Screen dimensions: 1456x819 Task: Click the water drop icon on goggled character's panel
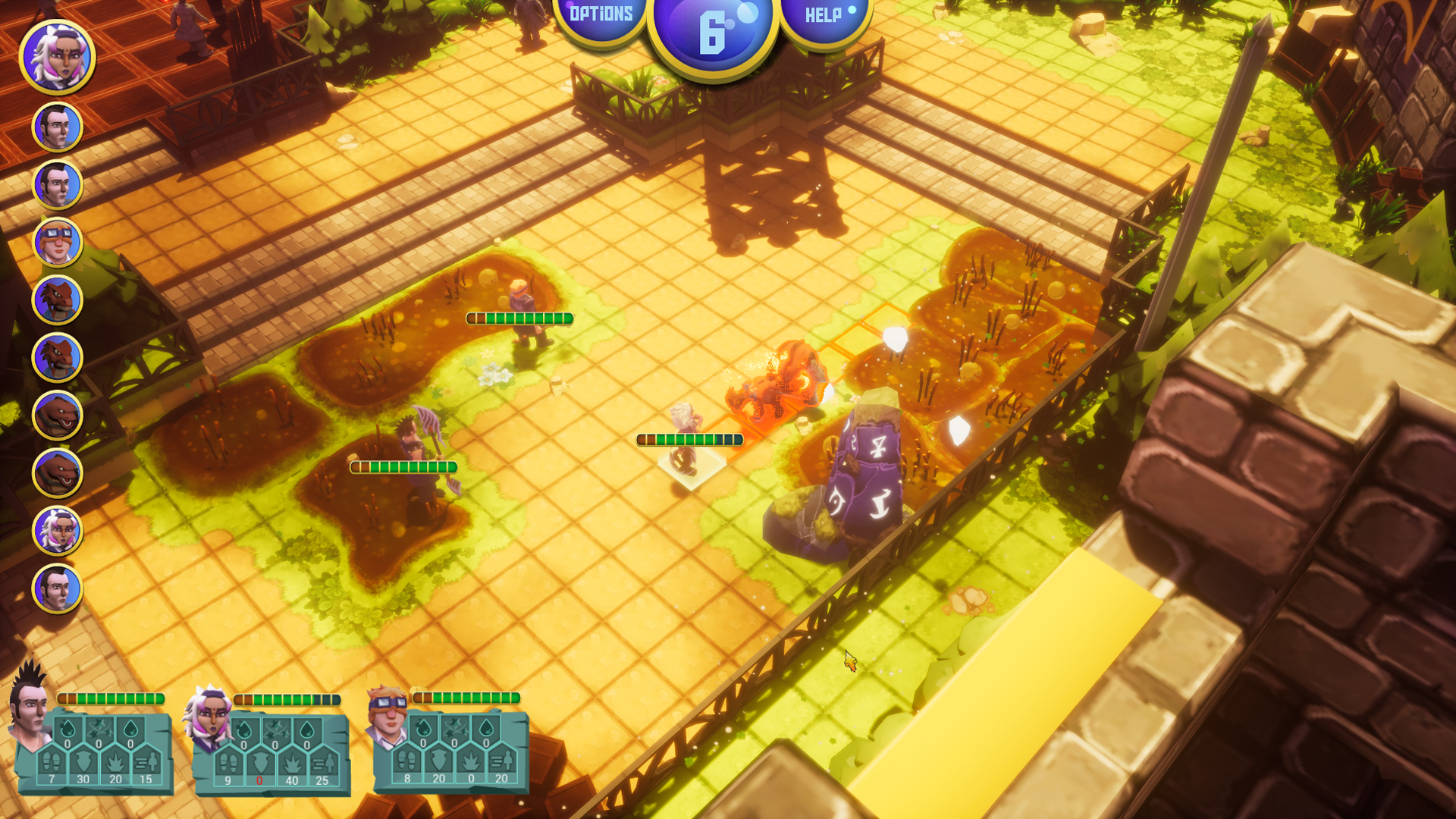click(485, 728)
